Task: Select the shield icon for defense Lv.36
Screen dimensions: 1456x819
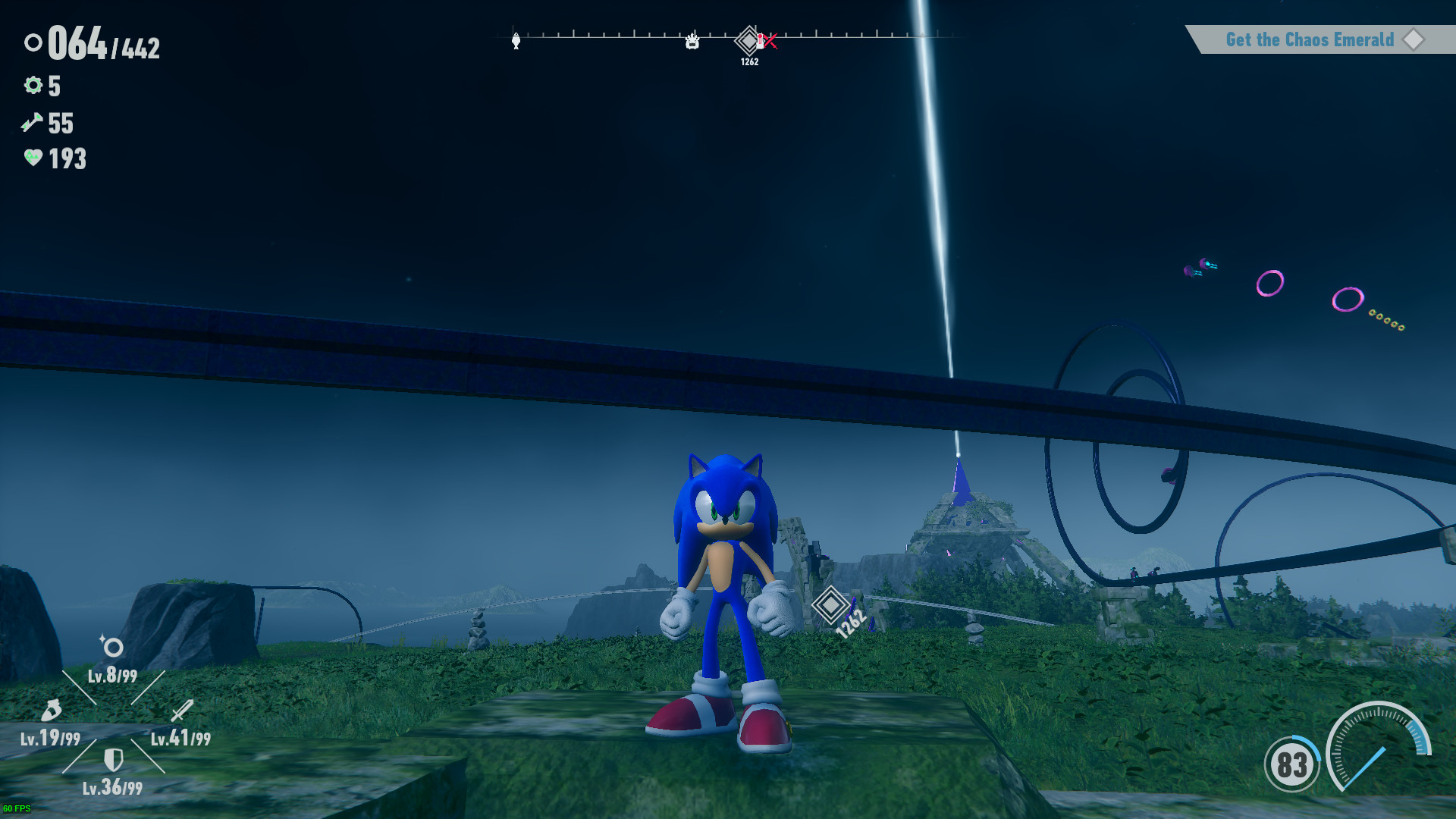Action: tap(114, 758)
